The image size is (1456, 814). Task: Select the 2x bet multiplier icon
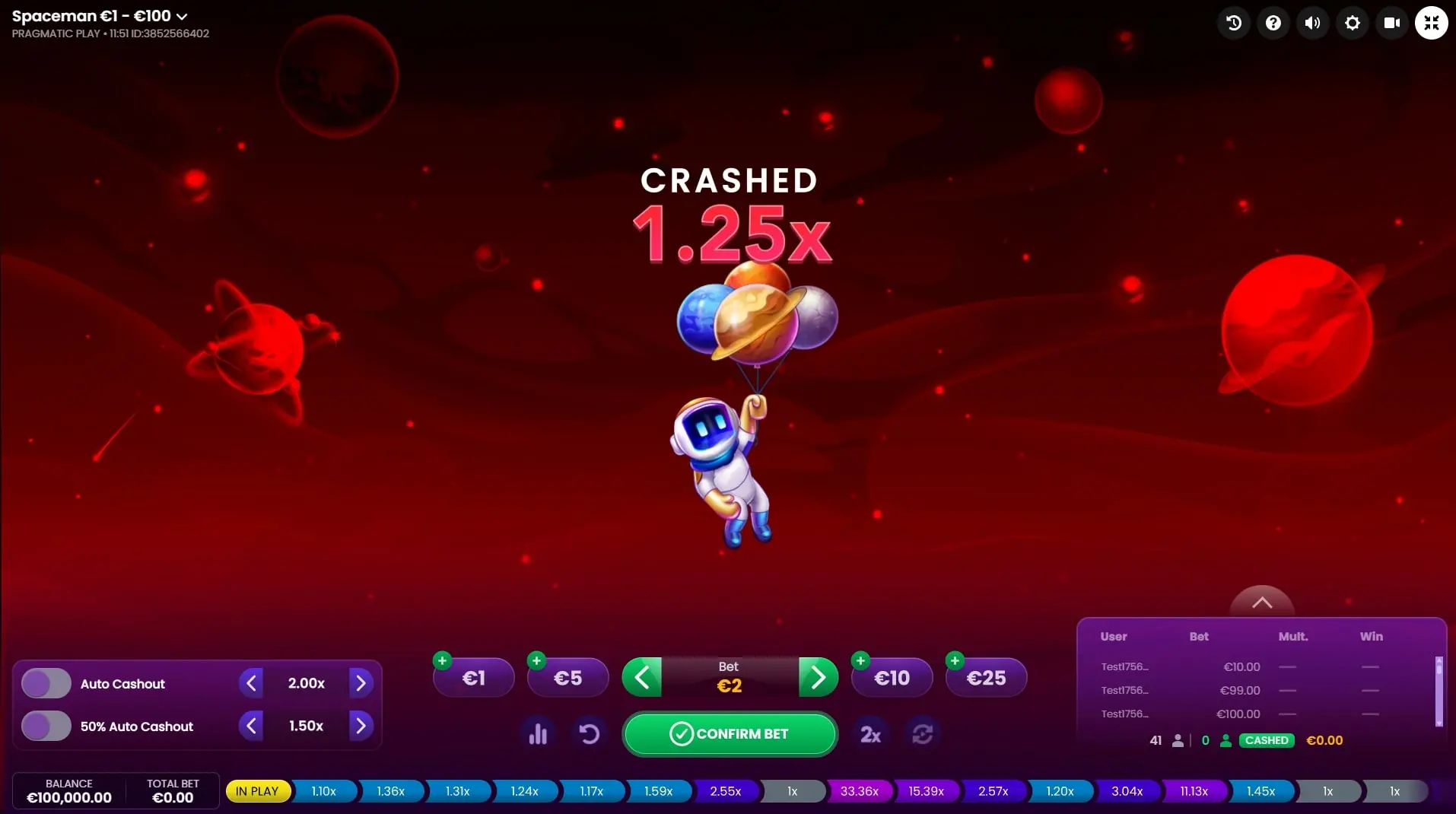[870, 733]
